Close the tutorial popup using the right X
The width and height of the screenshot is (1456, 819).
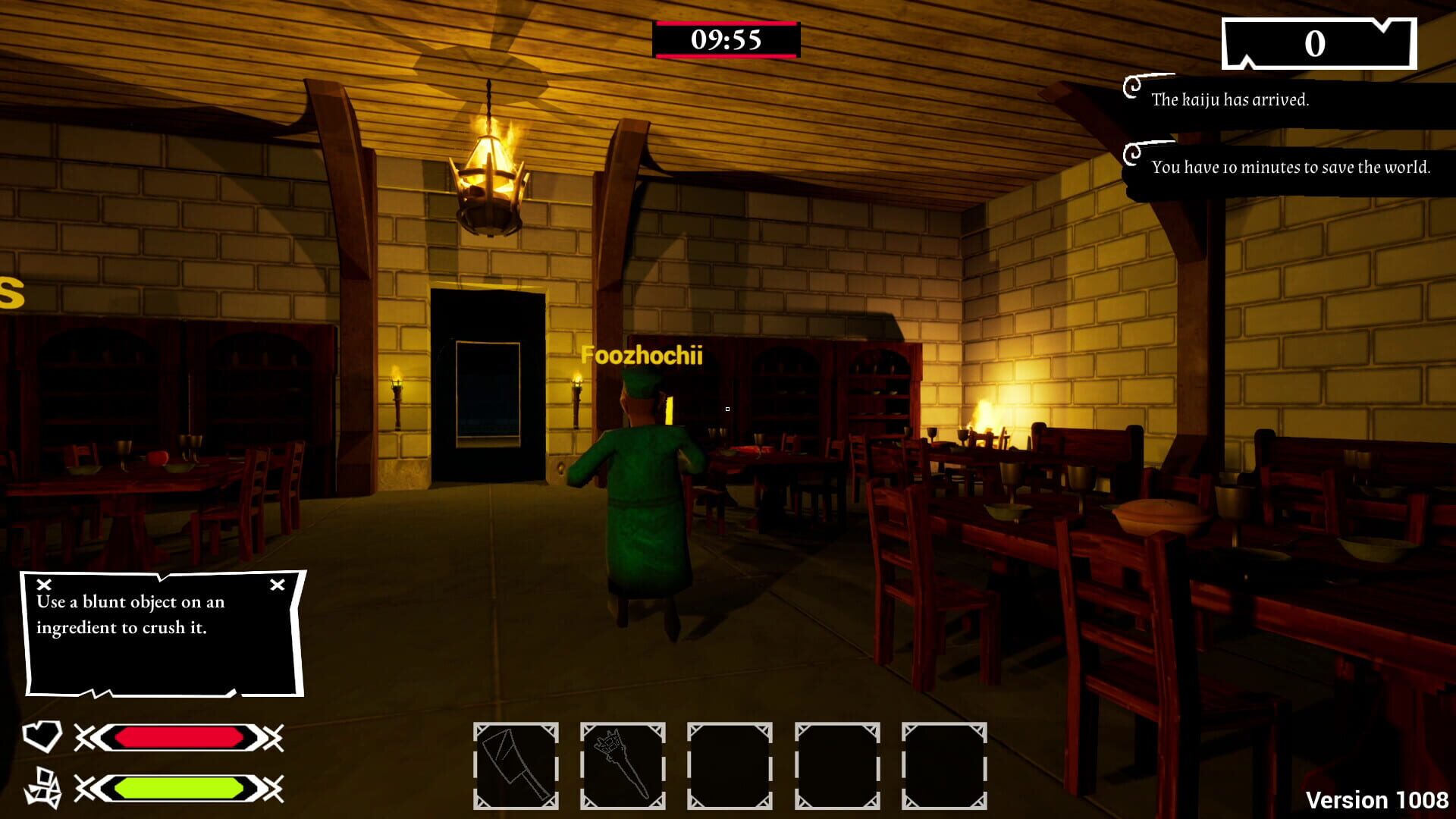[277, 585]
